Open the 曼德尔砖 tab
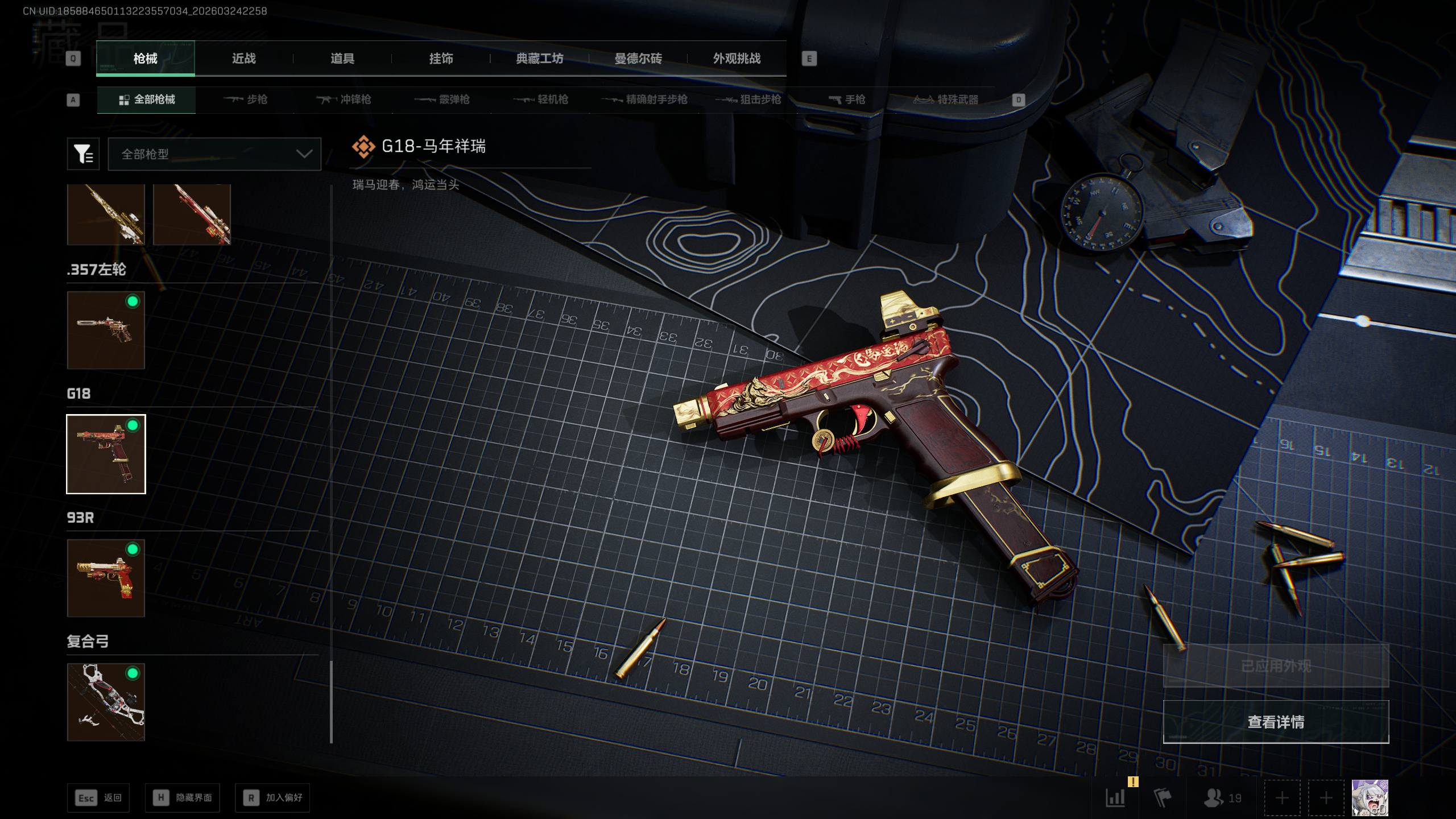Image resolution: width=1456 pixels, height=819 pixels. coord(638,59)
